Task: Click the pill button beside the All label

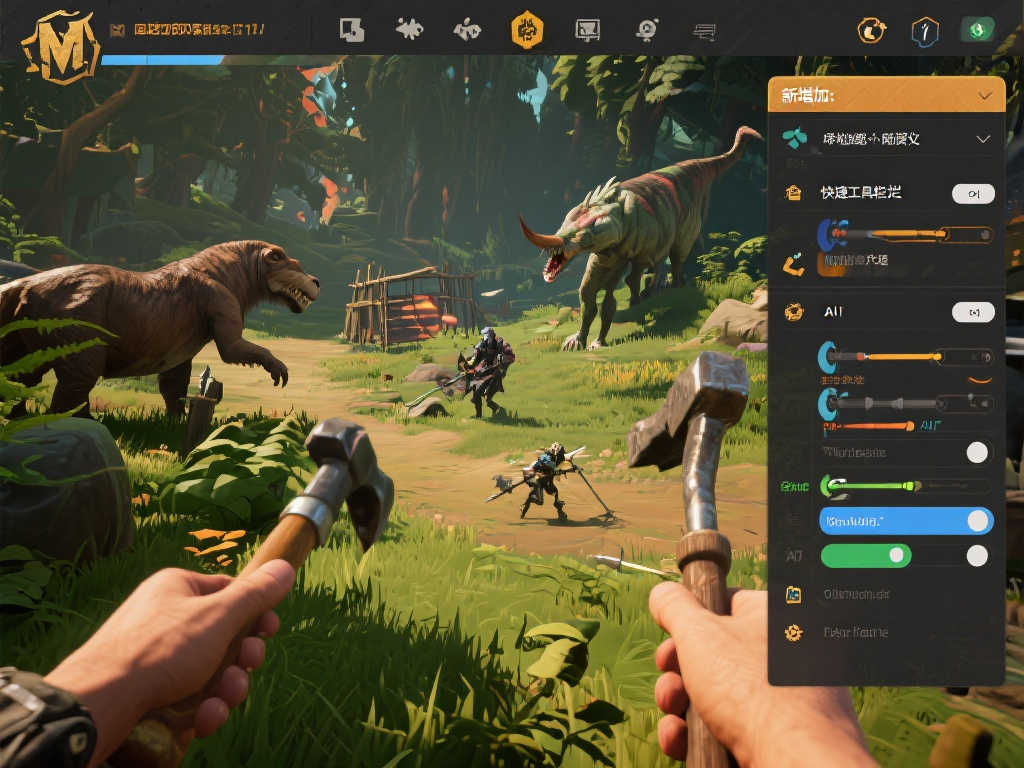Action: (973, 312)
